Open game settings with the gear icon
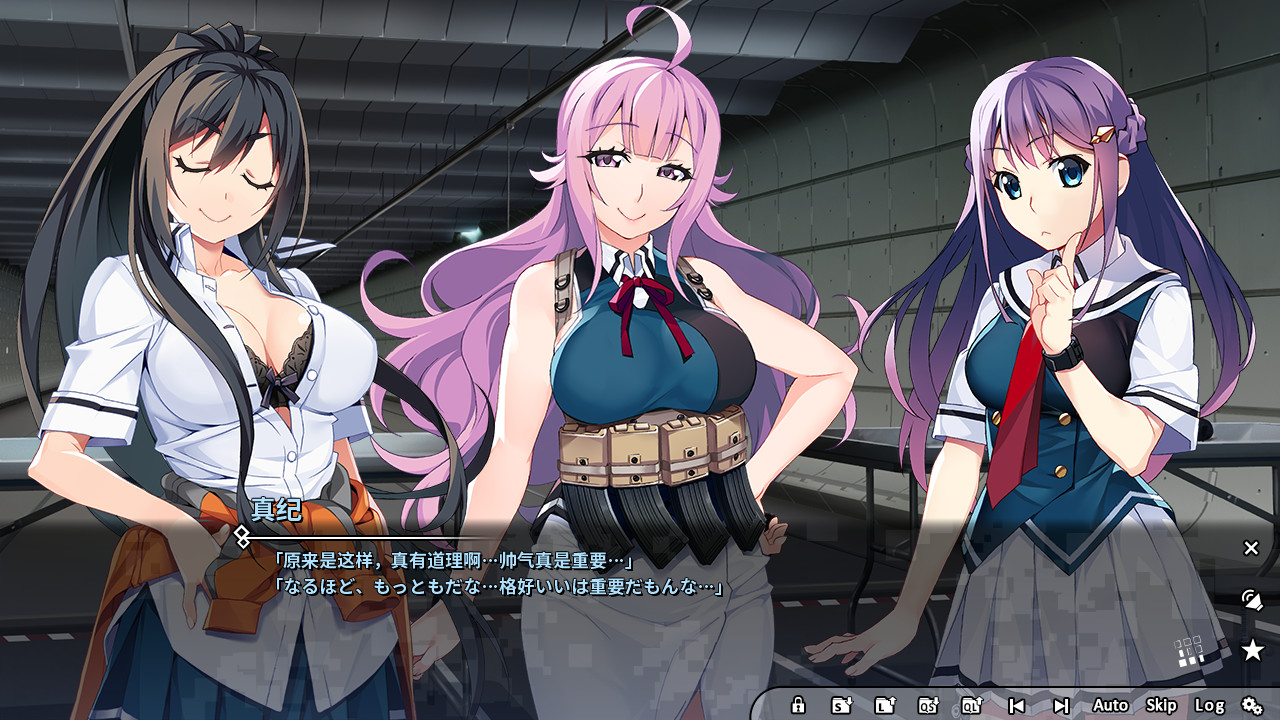The height and width of the screenshot is (720, 1280). [1253, 705]
